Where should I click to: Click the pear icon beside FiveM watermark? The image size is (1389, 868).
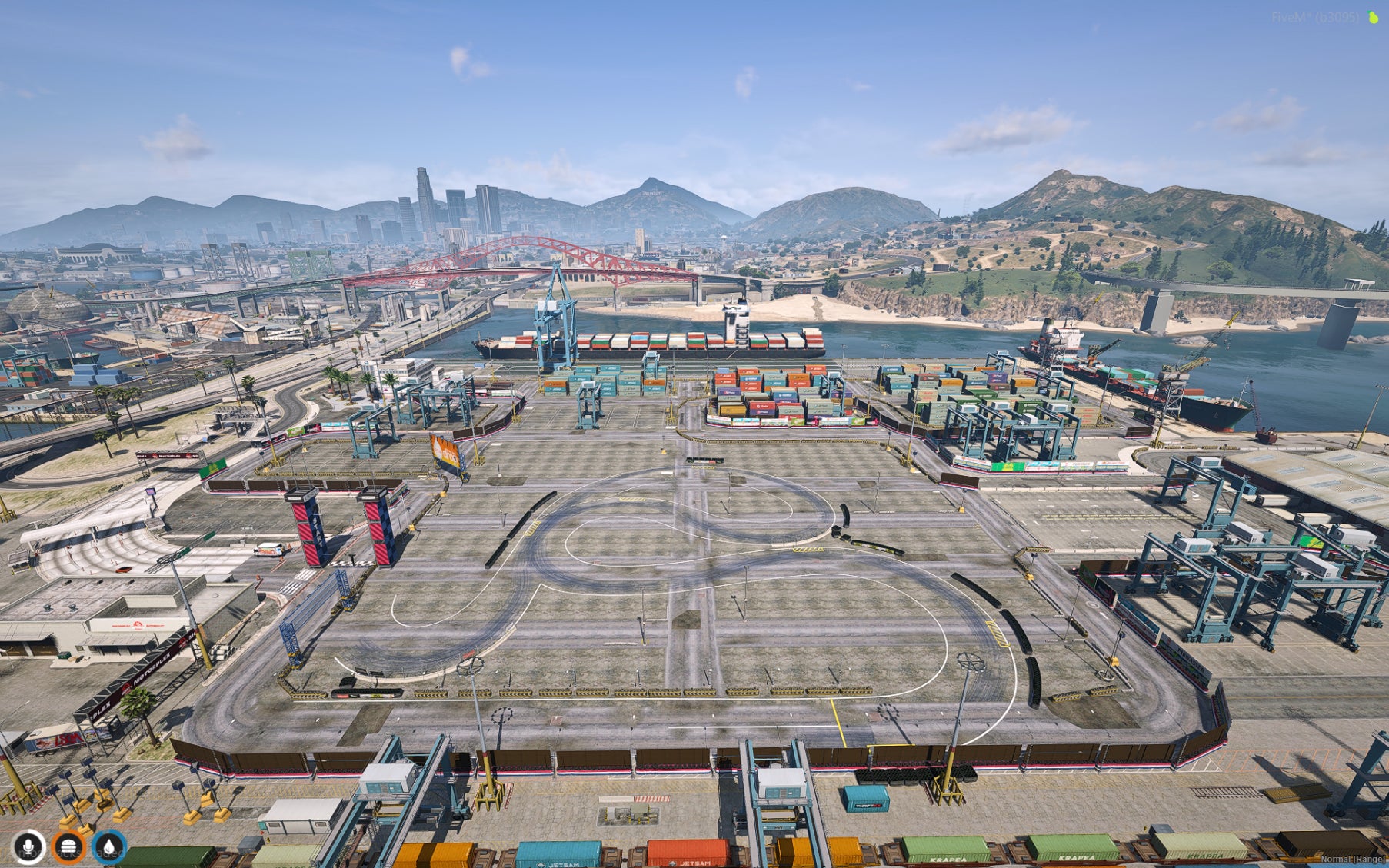1373,17
